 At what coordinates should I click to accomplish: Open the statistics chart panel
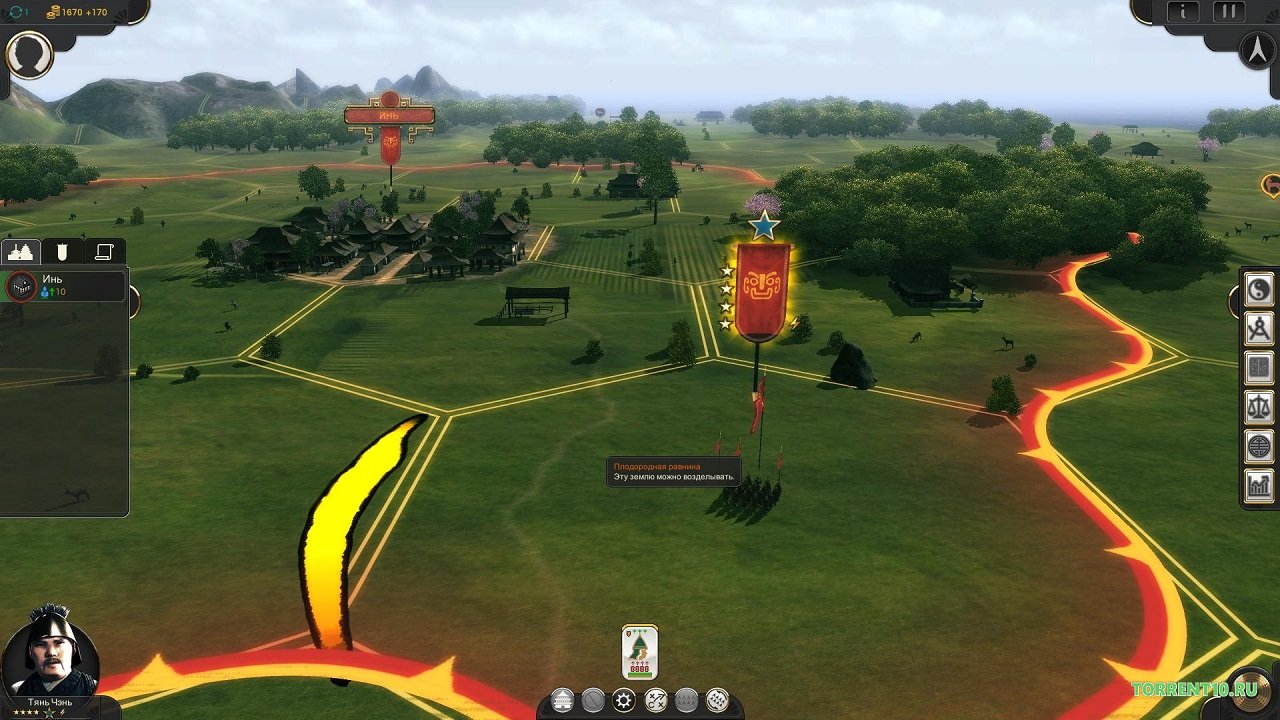pos(1259,486)
